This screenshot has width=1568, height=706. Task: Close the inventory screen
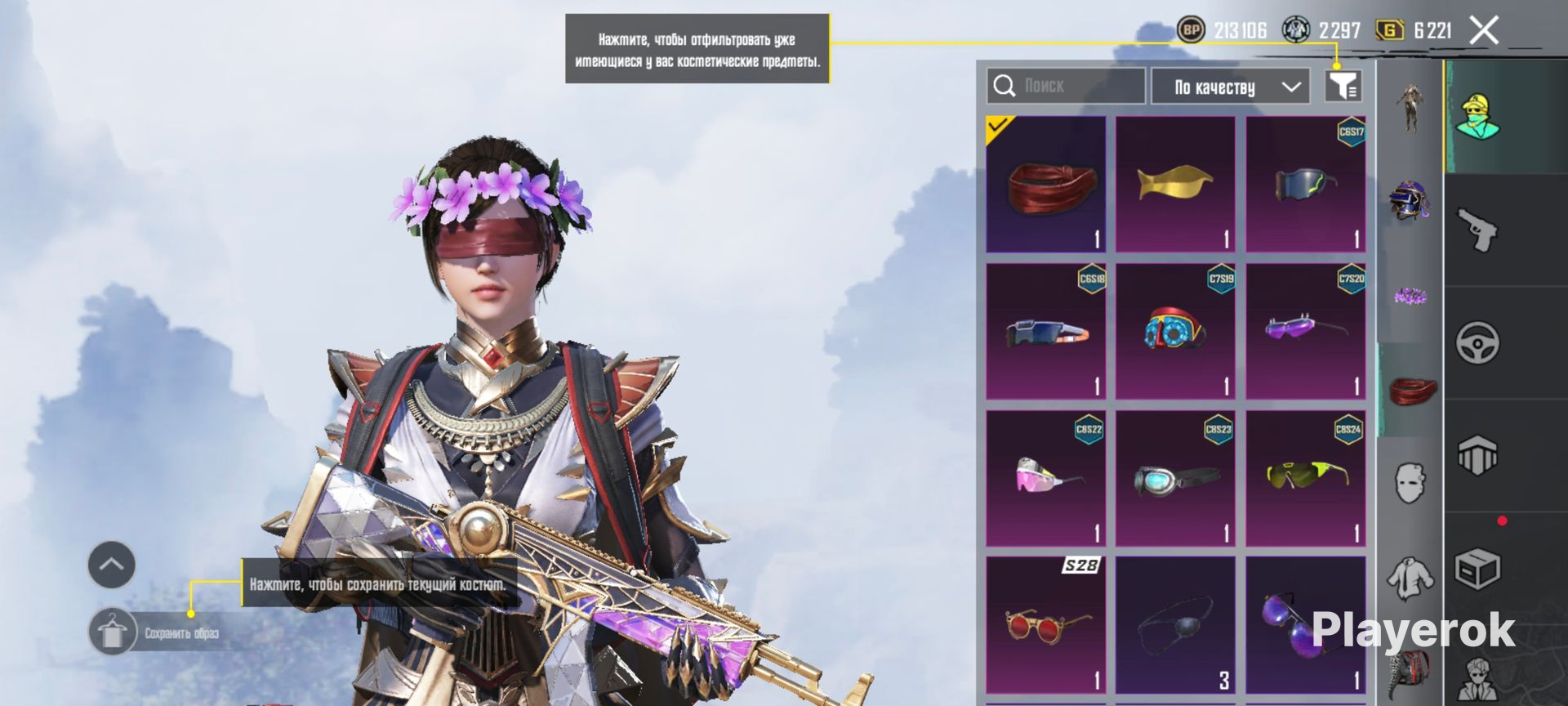(x=1483, y=31)
